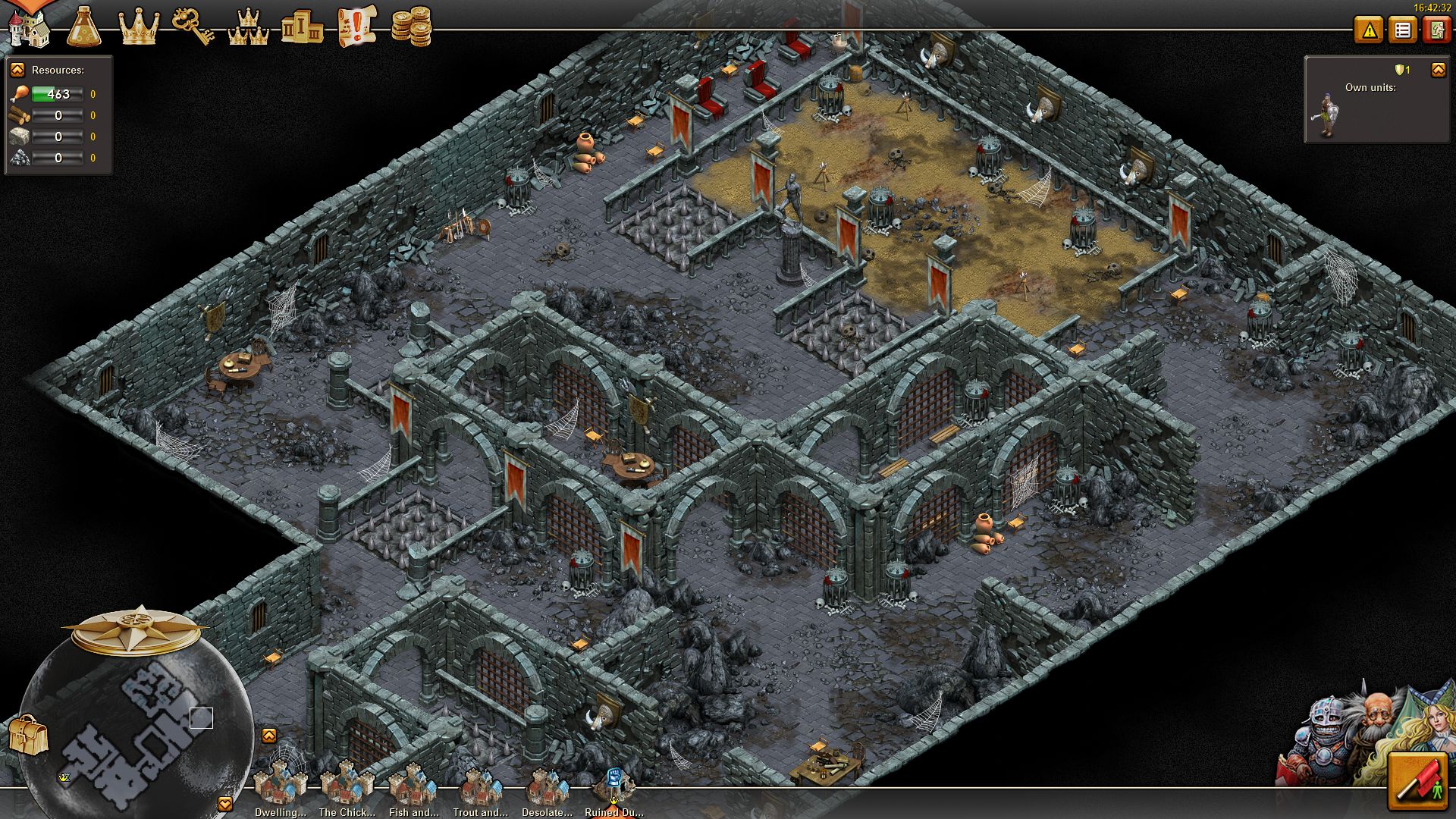Select the three crowns icon
The image size is (1456, 819).
(248, 27)
